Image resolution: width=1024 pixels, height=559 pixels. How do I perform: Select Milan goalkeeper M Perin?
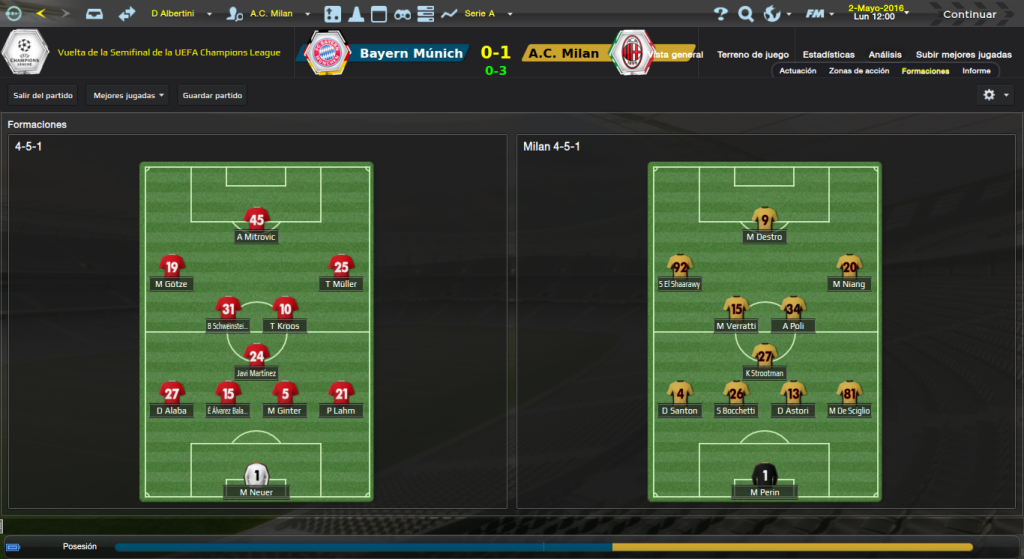point(764,476)
